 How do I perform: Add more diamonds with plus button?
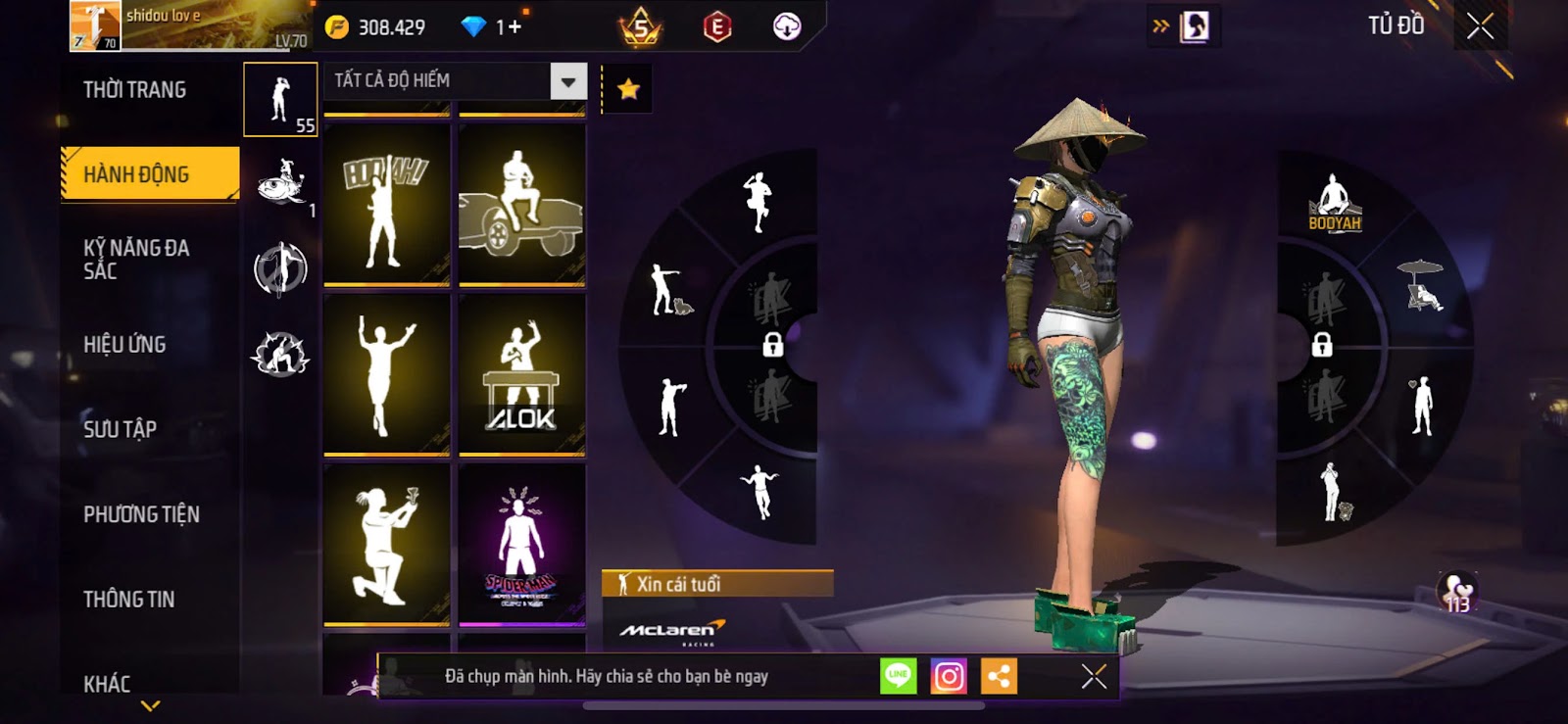coord(514,27)
